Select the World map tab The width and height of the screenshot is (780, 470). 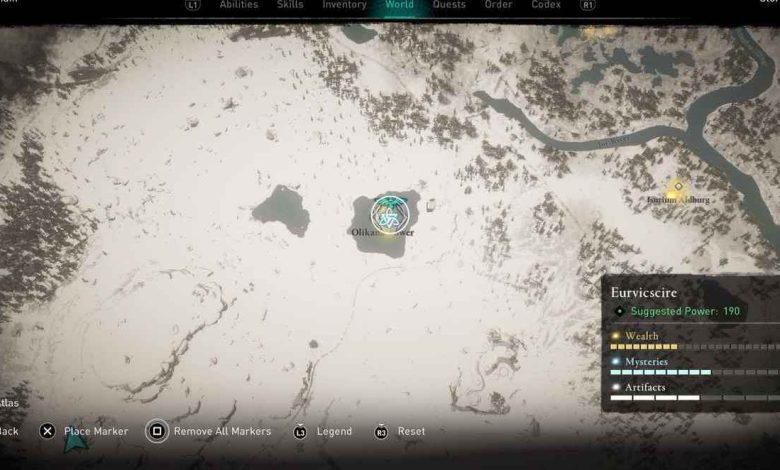[x=400, y=5]
